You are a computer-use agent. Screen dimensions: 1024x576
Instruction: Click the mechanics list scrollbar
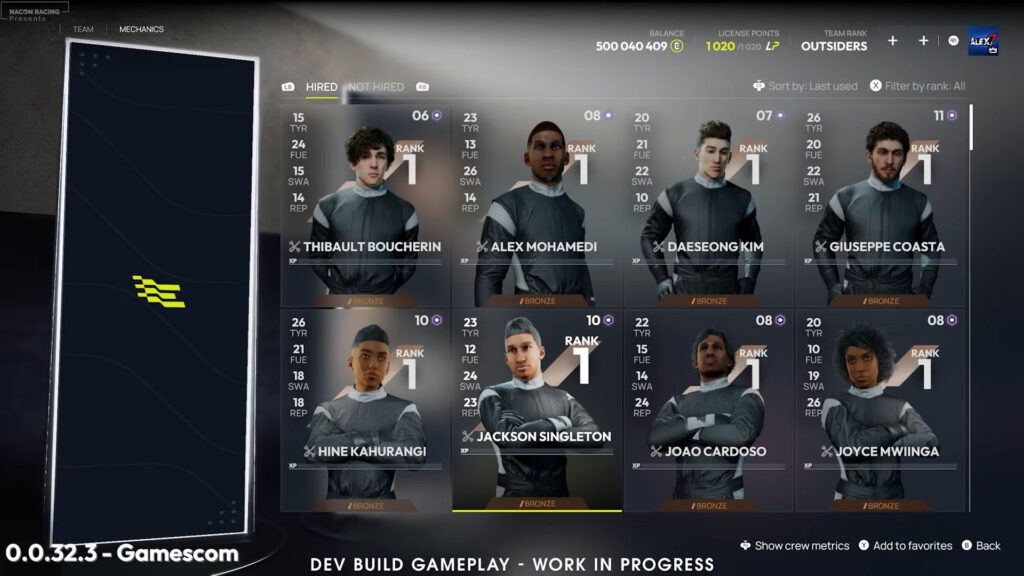tap(971, 127)
